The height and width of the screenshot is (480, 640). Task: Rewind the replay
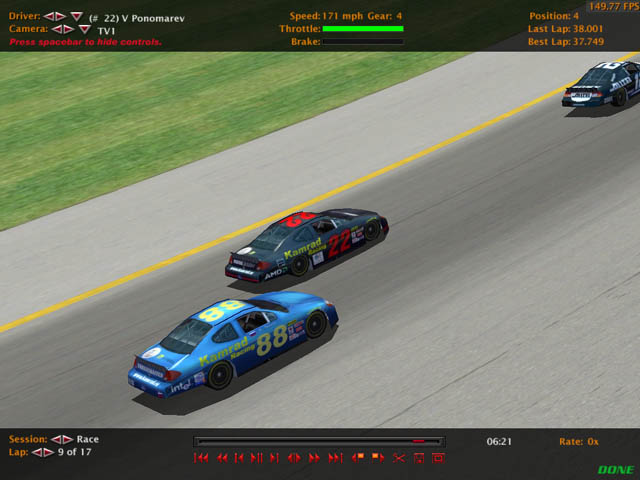coord(221,458)
